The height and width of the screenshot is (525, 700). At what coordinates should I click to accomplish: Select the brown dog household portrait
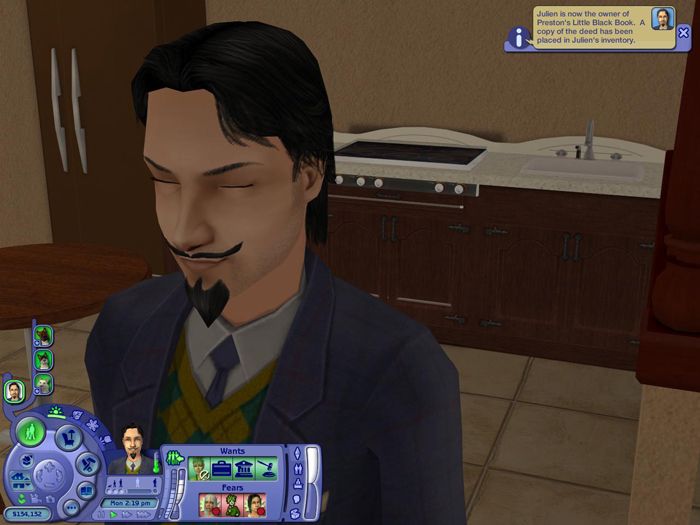tap(43, 337)
